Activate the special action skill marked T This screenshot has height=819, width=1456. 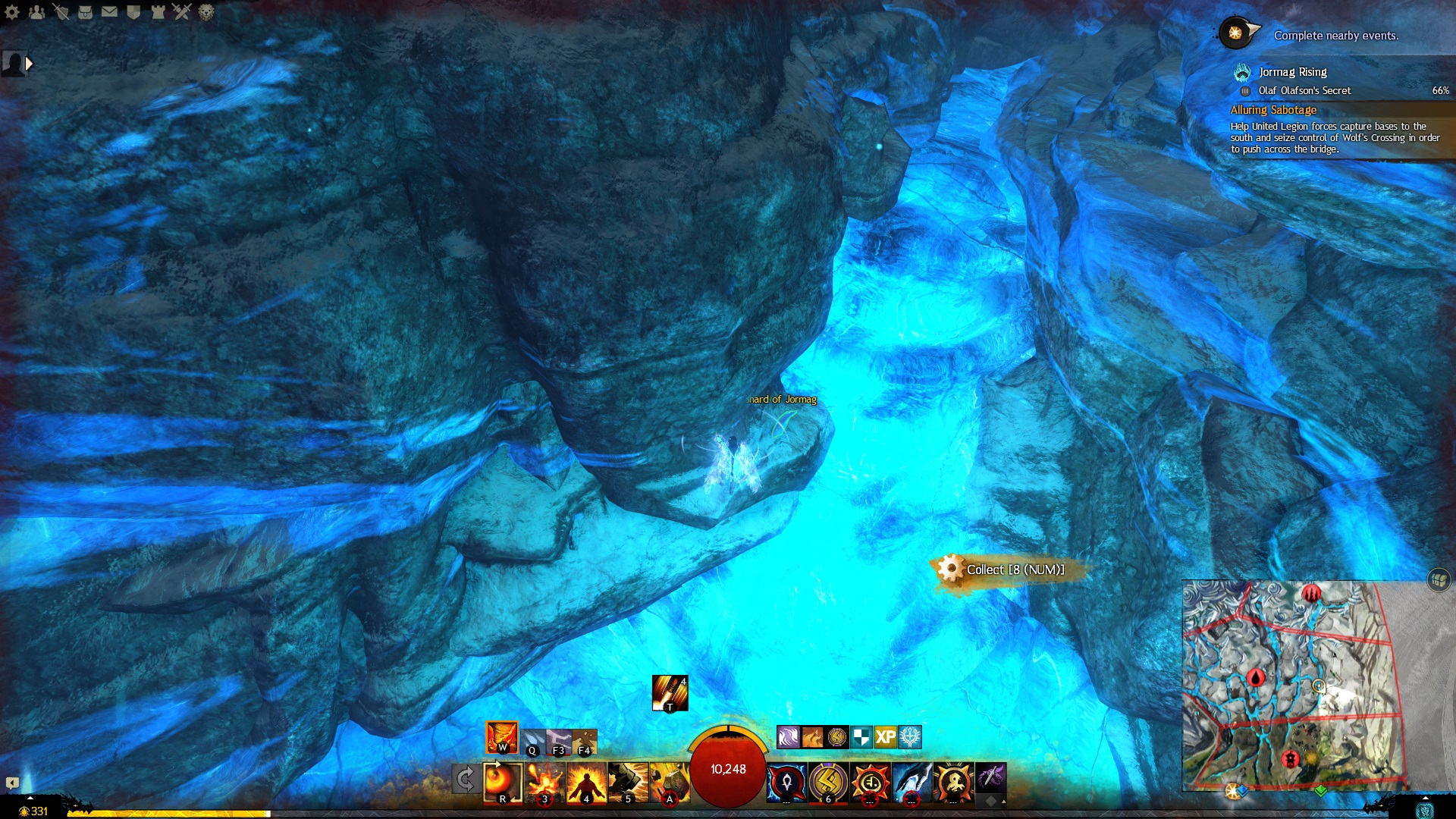670,693
